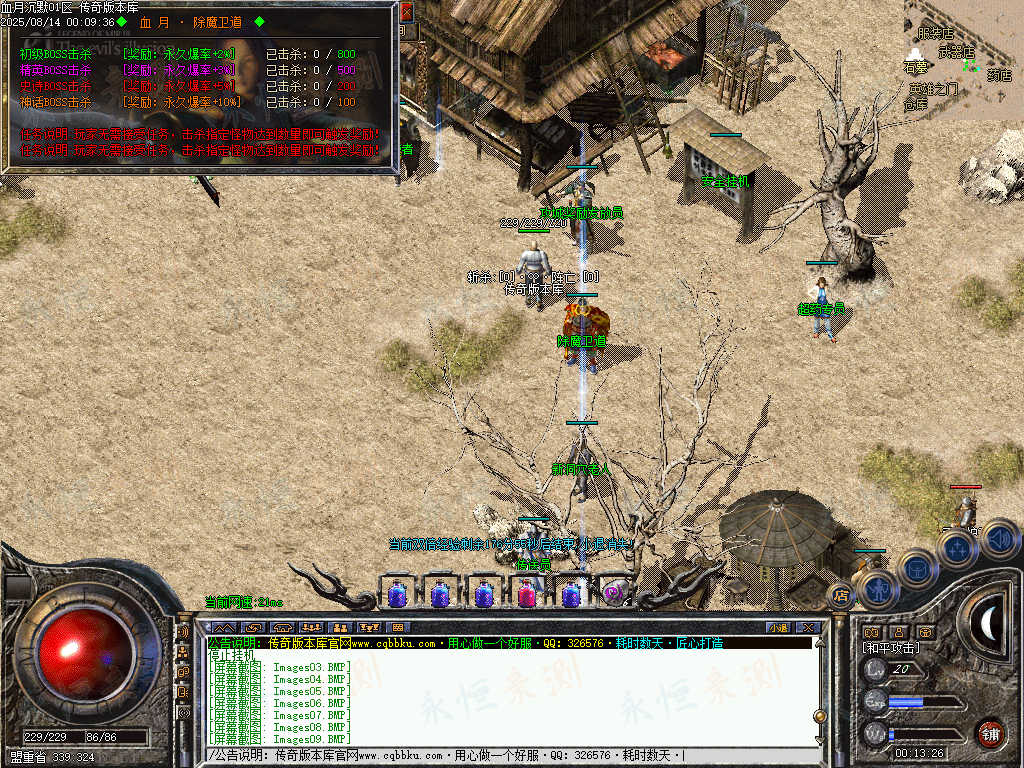The image size is (1024, 768).
Task: Open the red 铺 stall button
Action: (990, 733)
